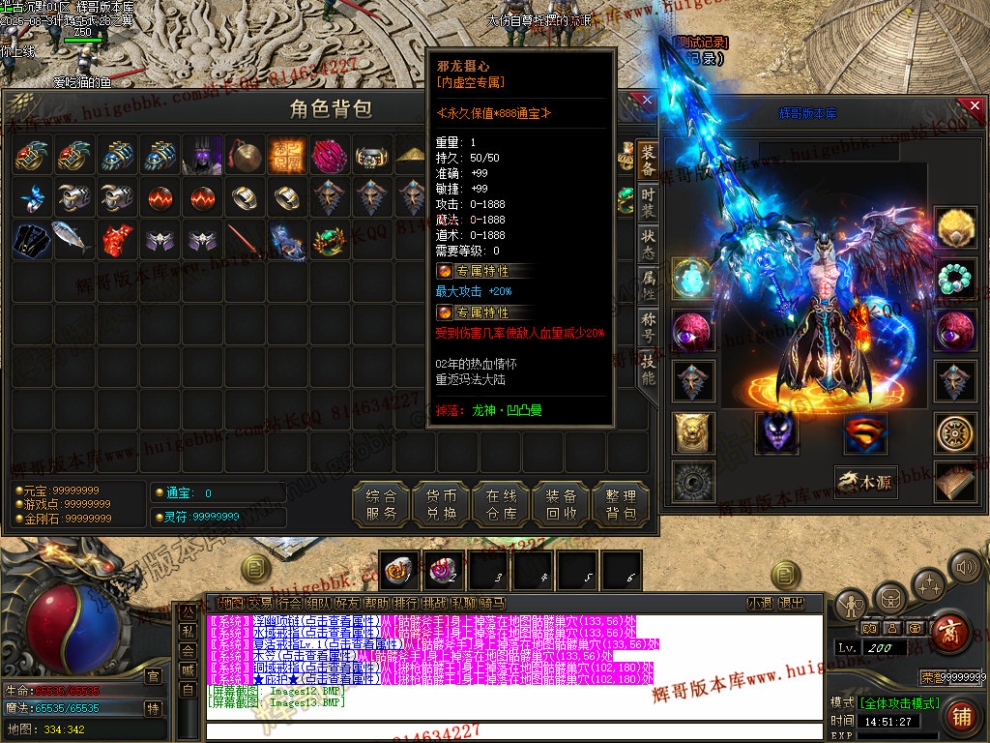Sort the bag with 整理背包
Screen dimensions: 990x743
point(620,505)
